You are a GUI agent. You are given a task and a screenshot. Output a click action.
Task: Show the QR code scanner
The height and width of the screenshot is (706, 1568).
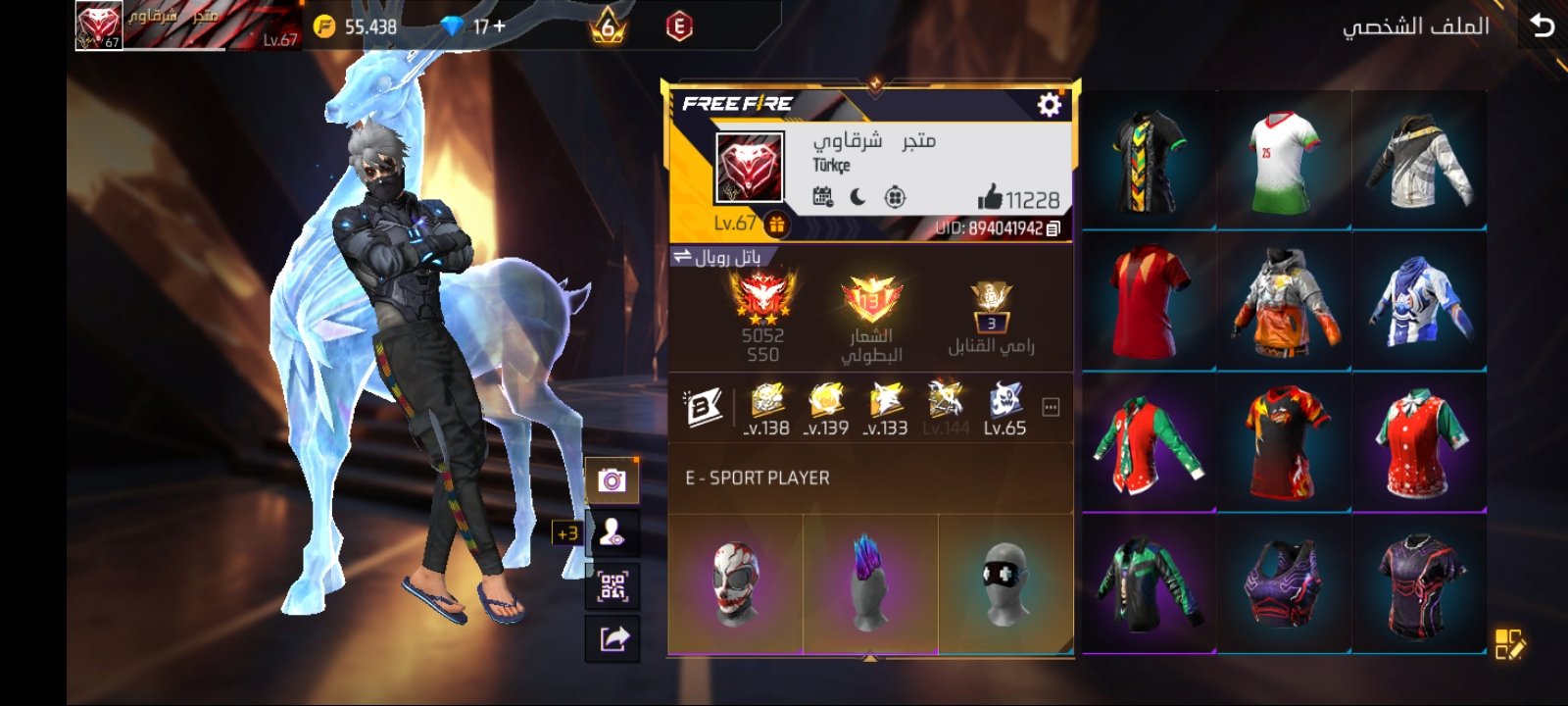[x=612, y=586]
